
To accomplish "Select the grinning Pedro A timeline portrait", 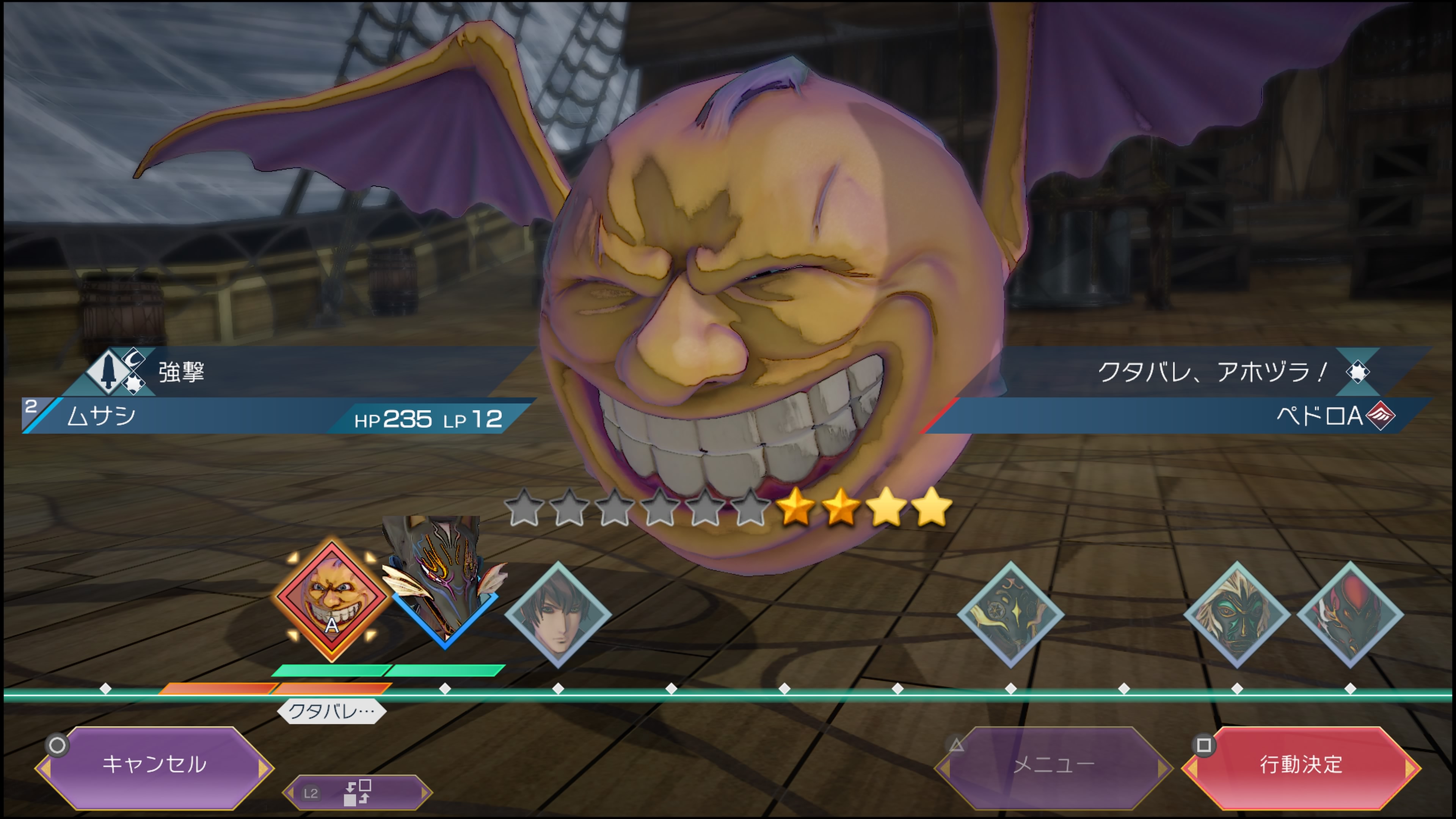I will [332, 600].
